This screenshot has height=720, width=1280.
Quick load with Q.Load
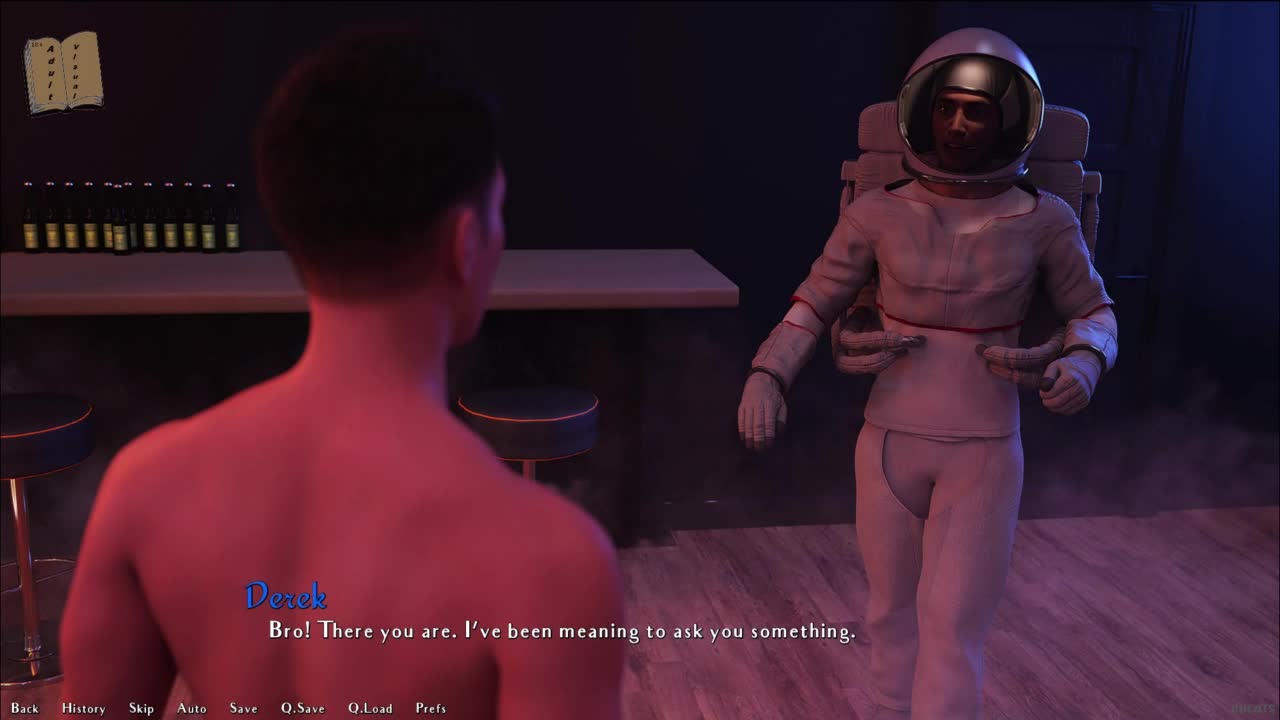coord(370,708)
